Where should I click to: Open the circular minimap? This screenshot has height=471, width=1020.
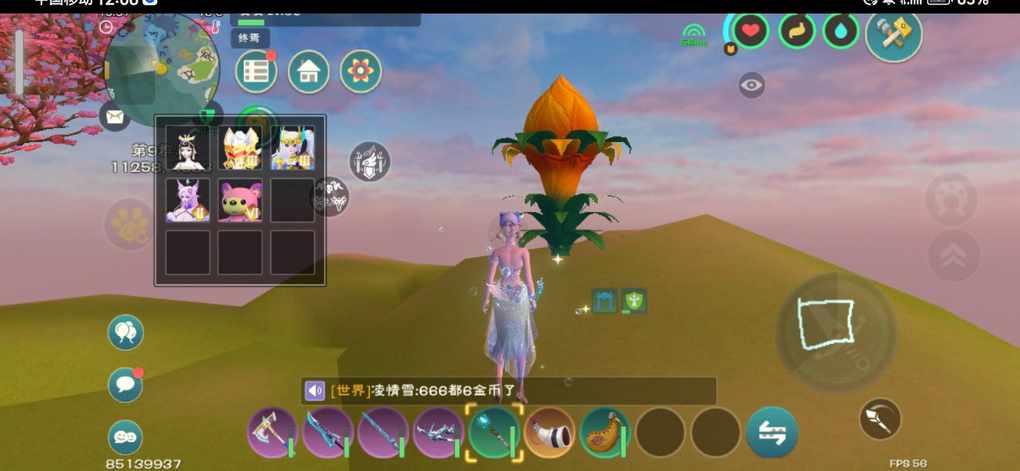(x=162, y=65)
